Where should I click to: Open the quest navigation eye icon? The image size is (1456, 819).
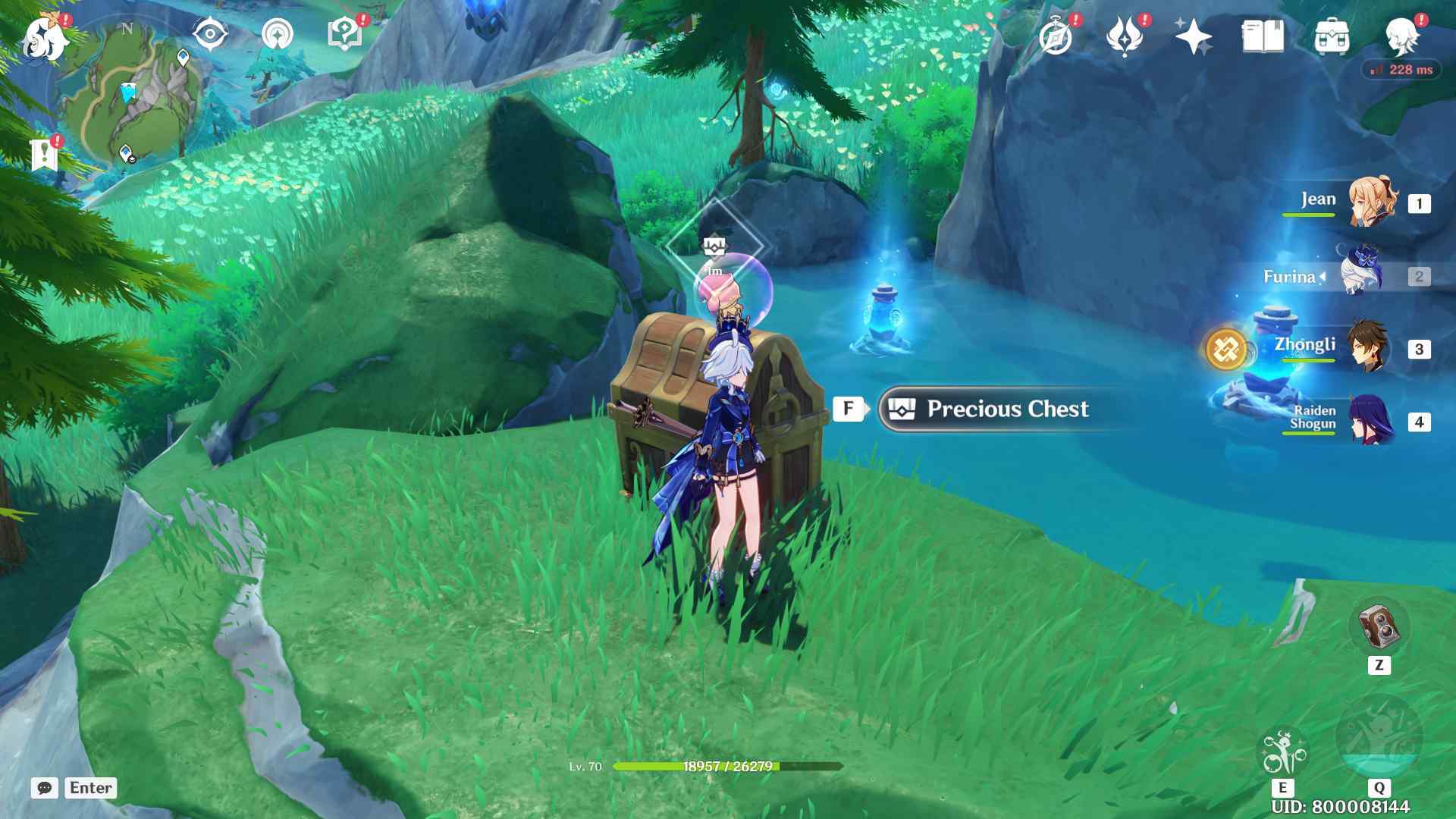coord(210,34)
